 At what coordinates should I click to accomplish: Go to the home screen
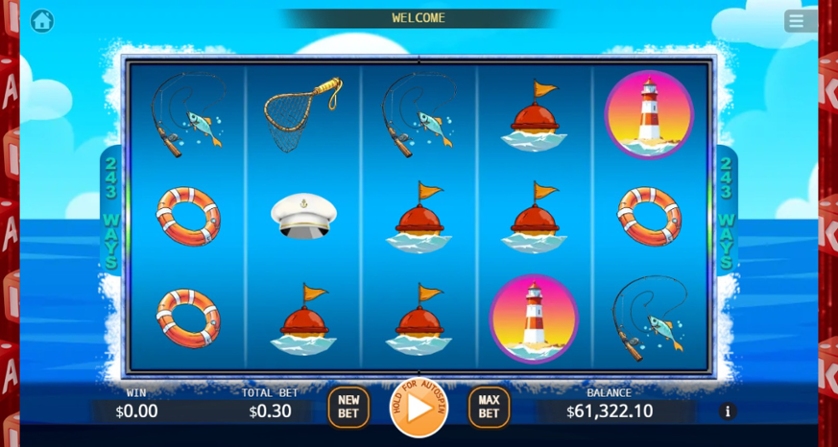point(42,20)
